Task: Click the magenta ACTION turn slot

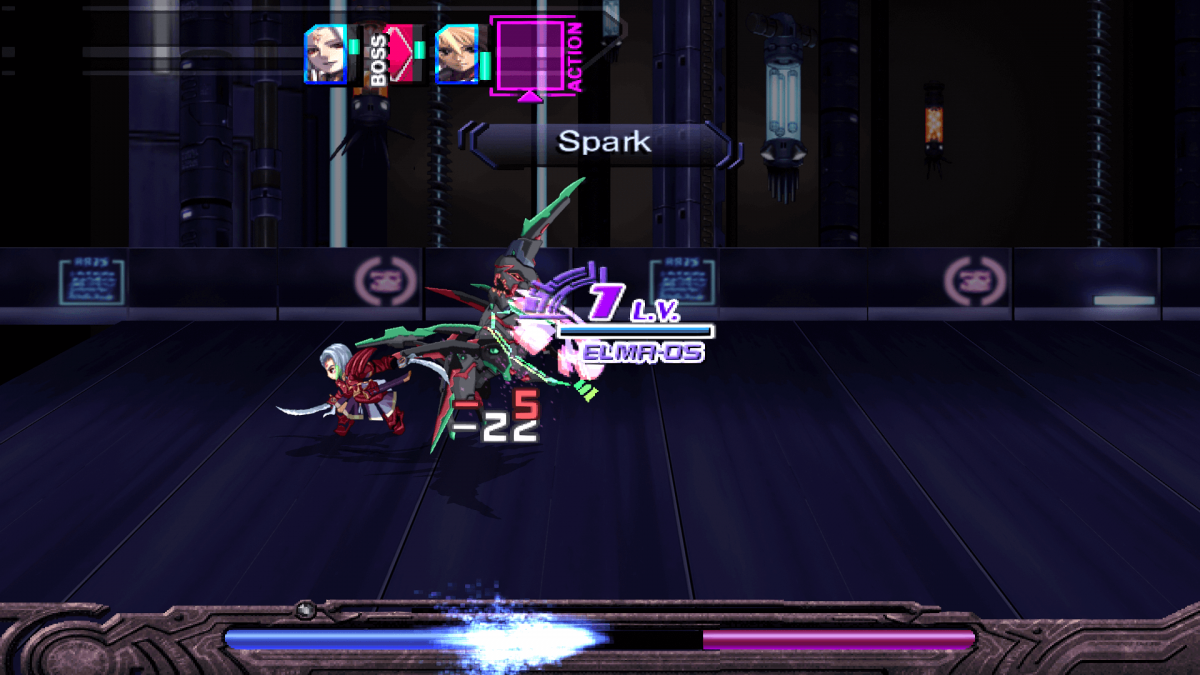Action: (532, 54)
